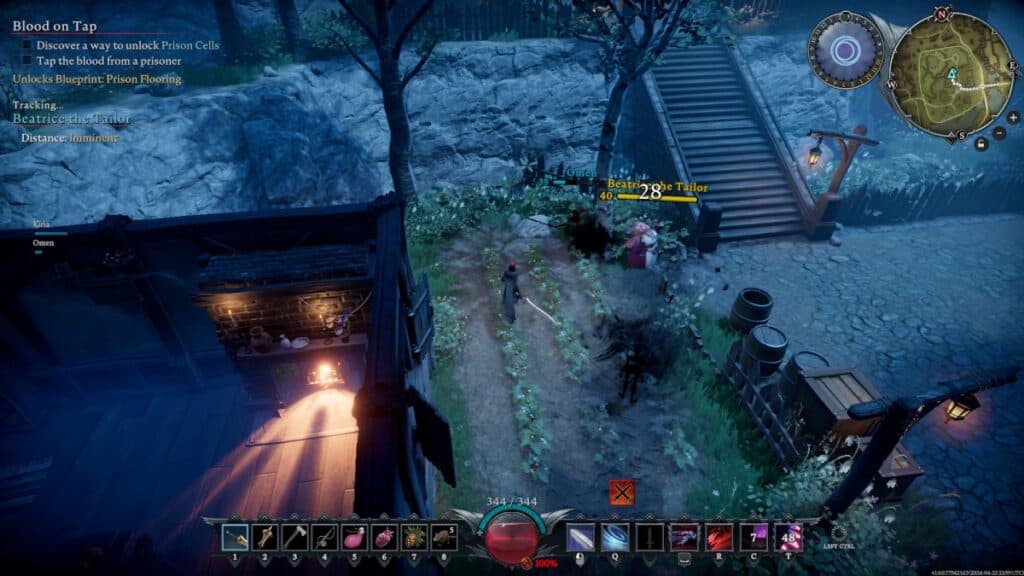Image resolution: width=1024 pixels, height=576 pixels.
Task: Activate the whirlwind Q weapon skill
Action: [x=615, y=537]
